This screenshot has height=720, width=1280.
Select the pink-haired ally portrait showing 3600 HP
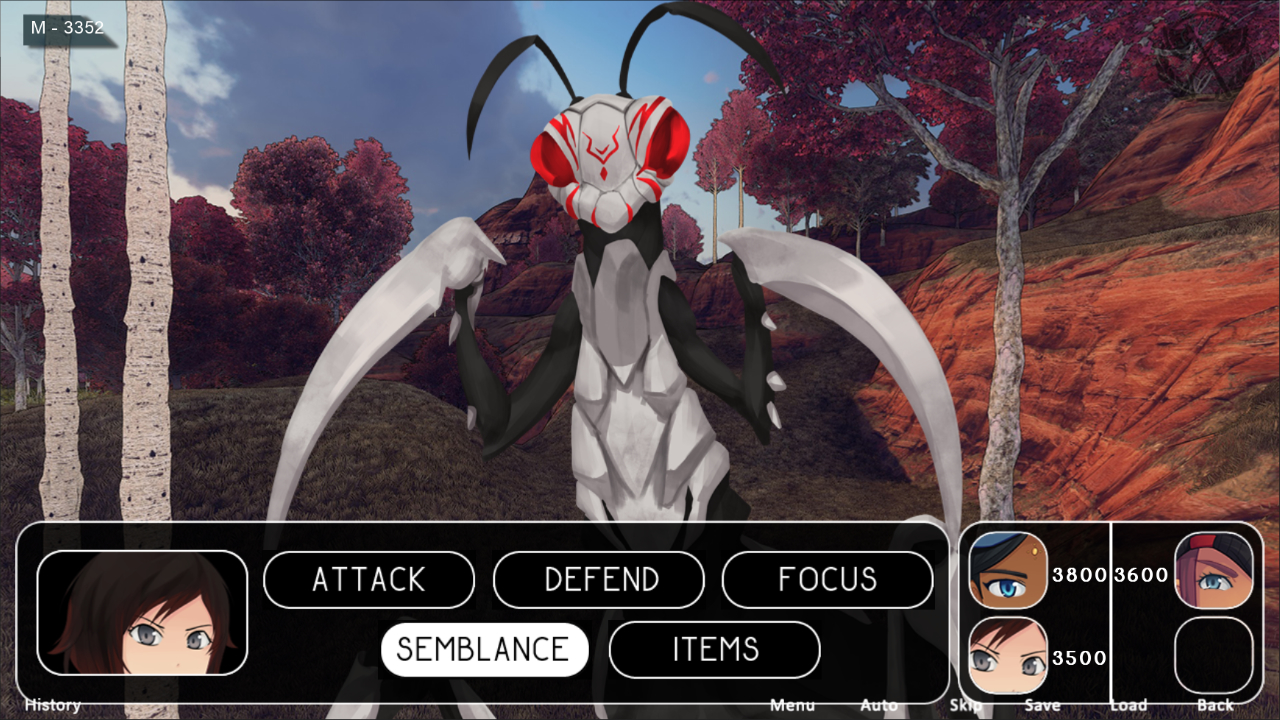[x=1215, y=570]
